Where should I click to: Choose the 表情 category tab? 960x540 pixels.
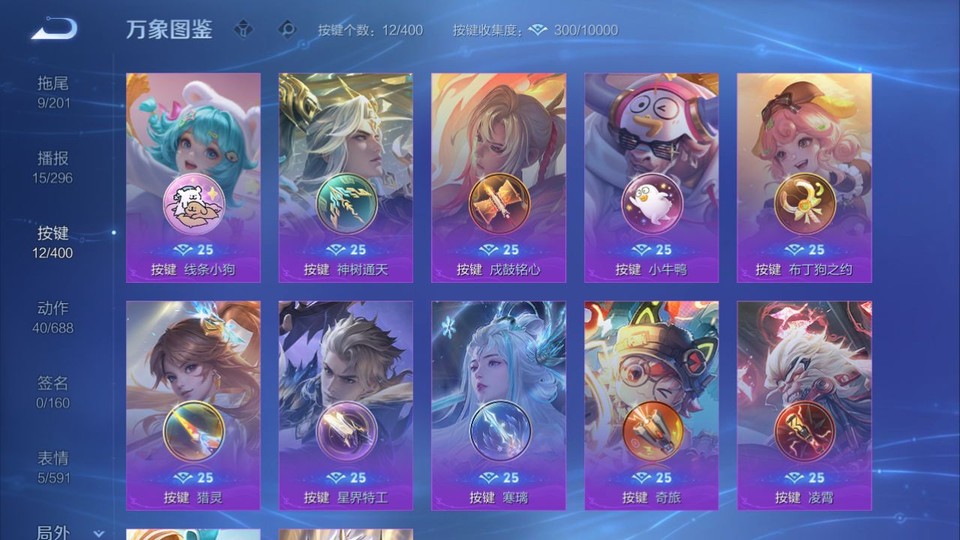(53, 466)
